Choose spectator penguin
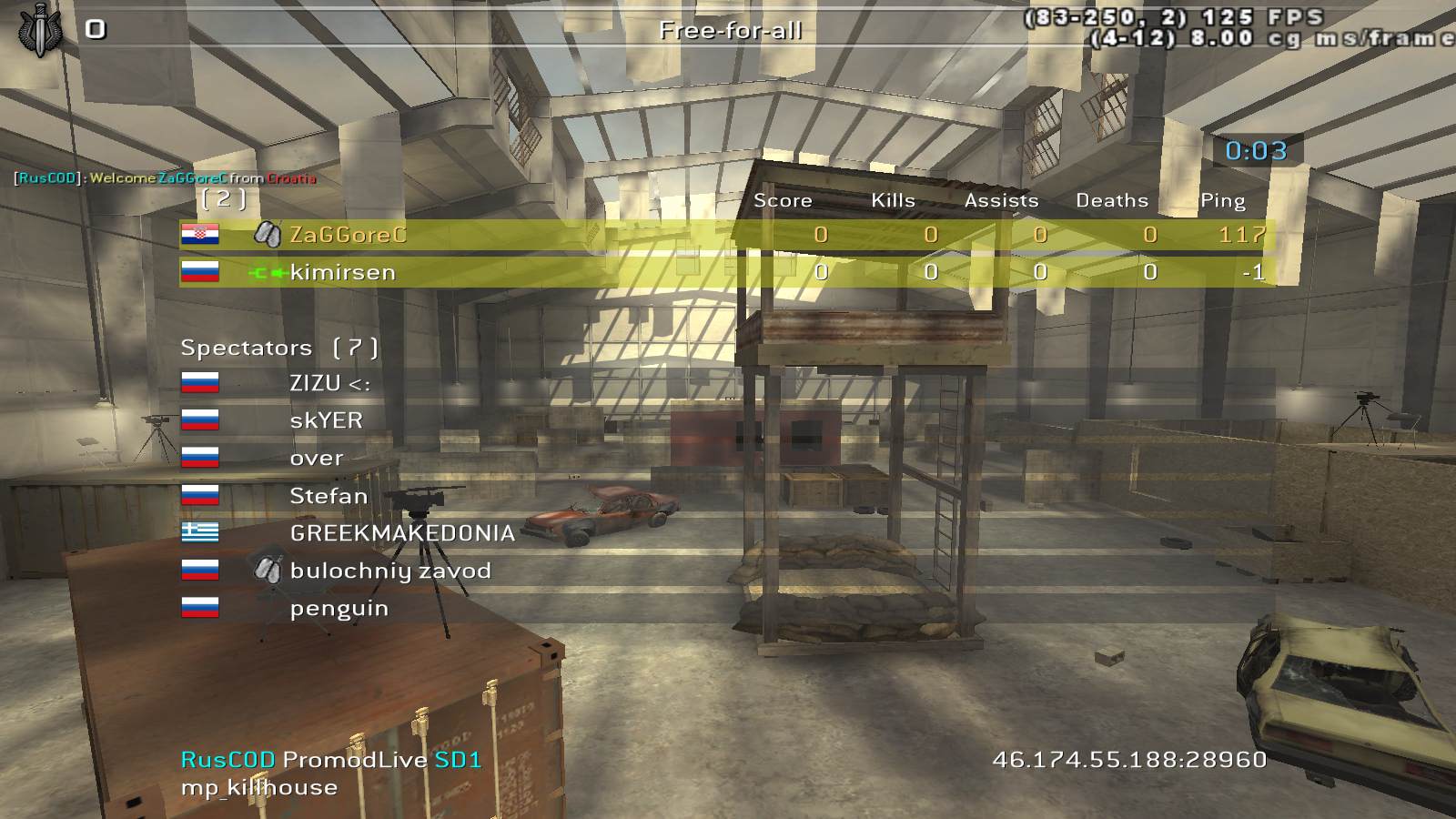This screenshot has width=1456, height=819. click(339, 608)
